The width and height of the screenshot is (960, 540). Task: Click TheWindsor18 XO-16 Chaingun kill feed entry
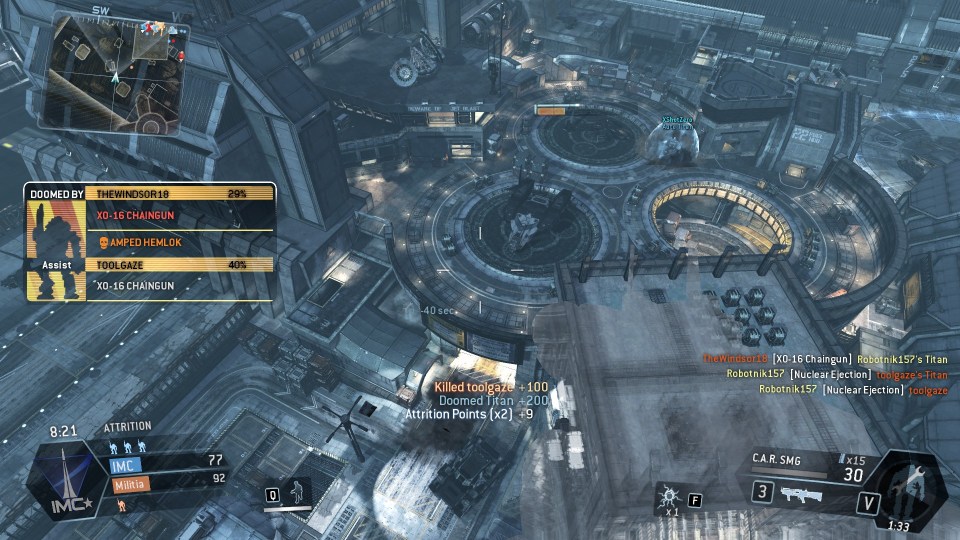(825, 358)
